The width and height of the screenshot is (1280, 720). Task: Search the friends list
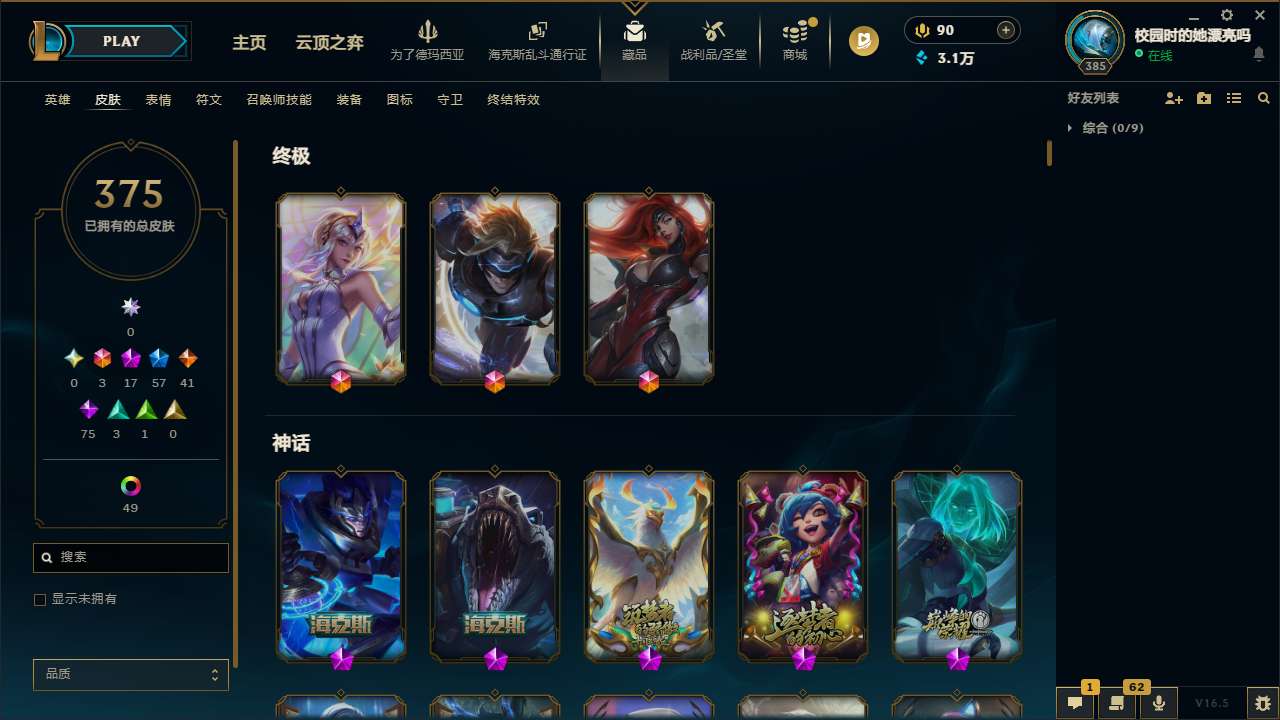tap(1264, 98)
